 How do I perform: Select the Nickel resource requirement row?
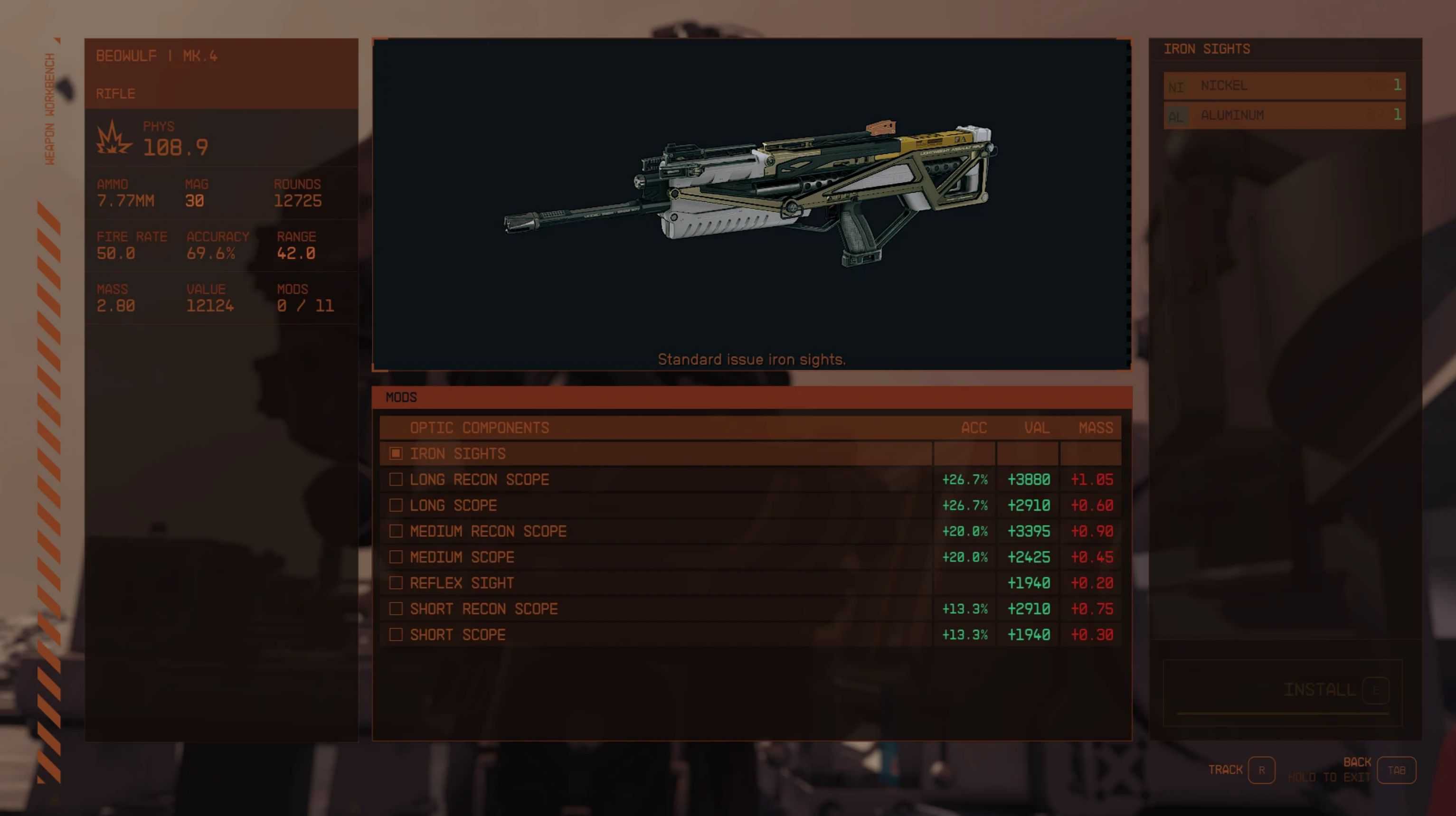1284,86
